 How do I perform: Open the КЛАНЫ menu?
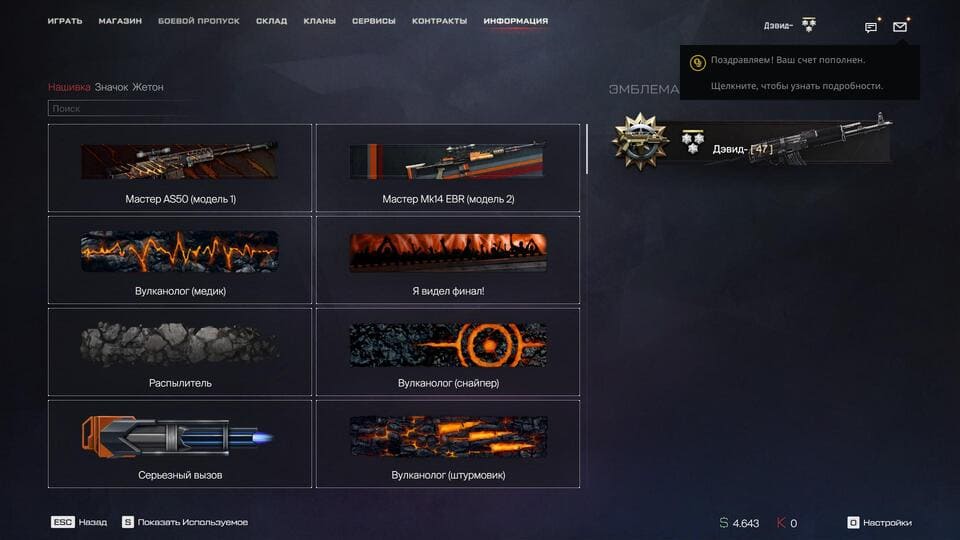coord(320,21)
